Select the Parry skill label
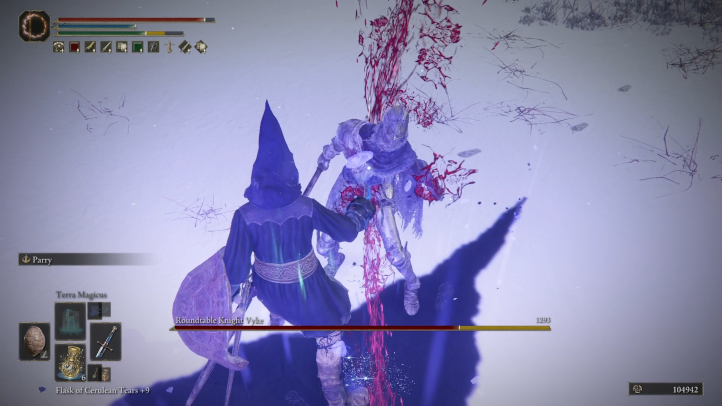Viewport: 722px width, 406px height. coord(40,259)
